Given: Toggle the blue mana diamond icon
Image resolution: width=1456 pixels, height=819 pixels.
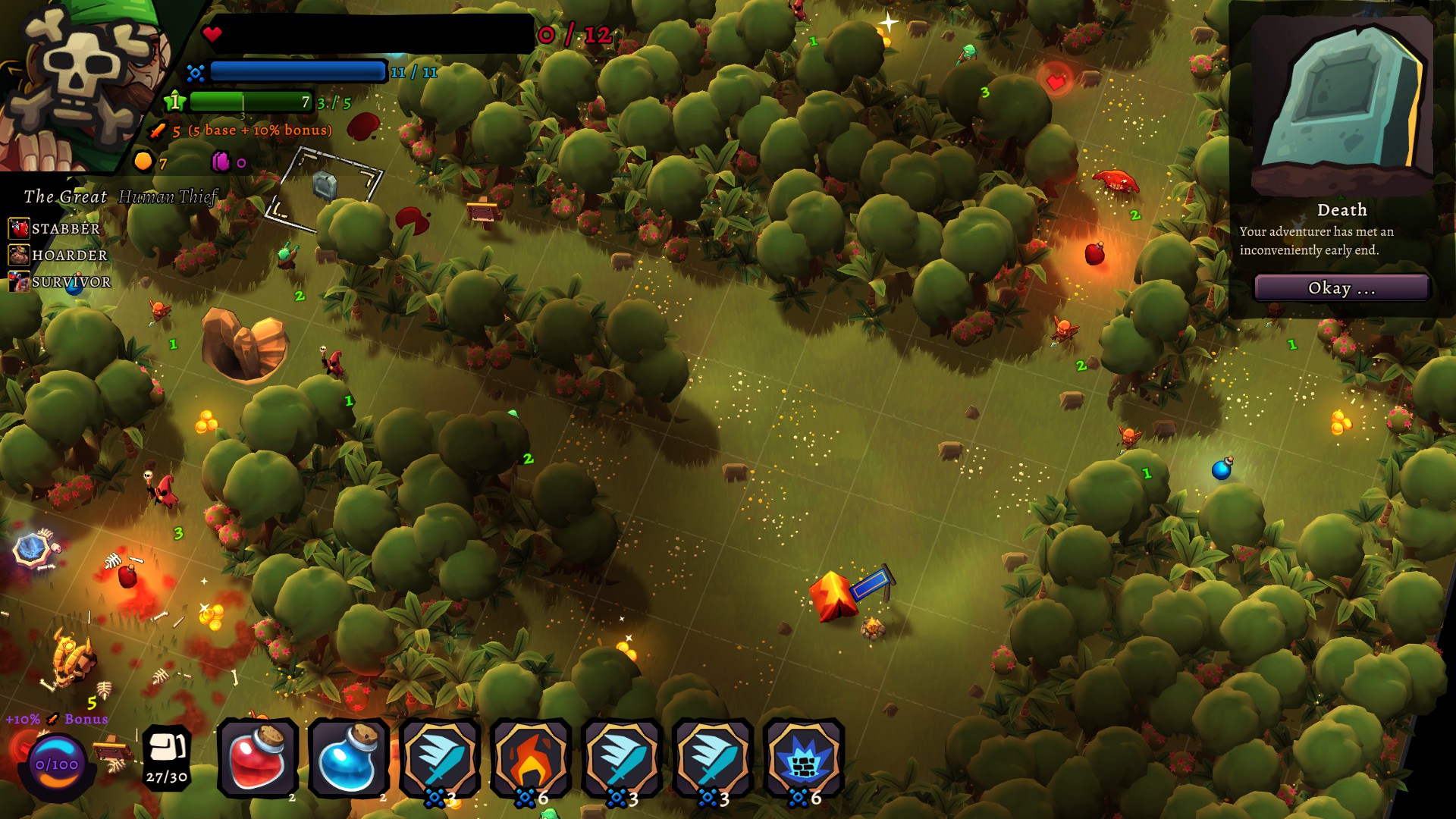Looking at the screenshot, I should coord(195,71).
